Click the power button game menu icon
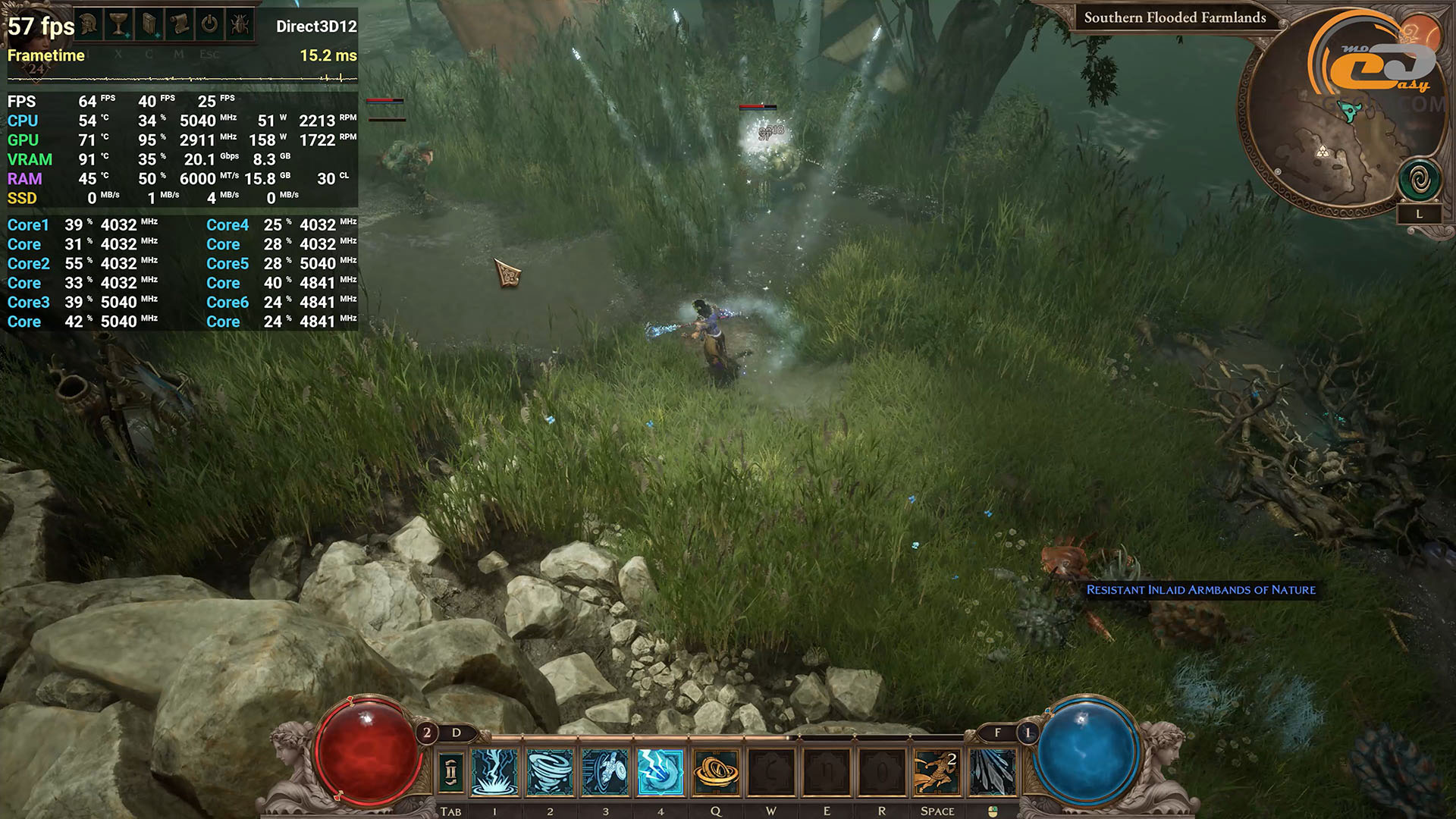 (x=210, y=24)
